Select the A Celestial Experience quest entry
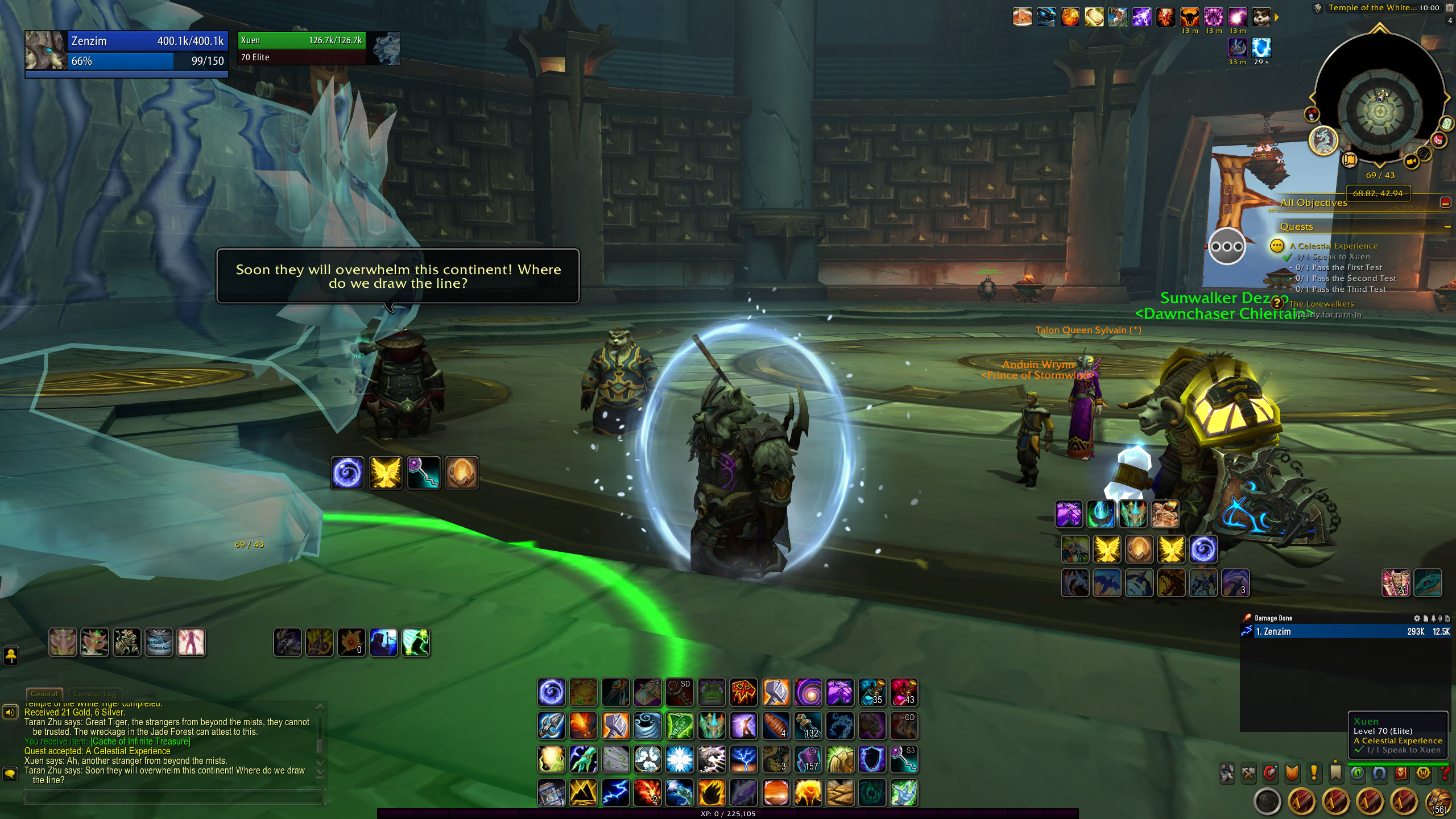Image resolution: width=1456 pixels, height=819 pixels. click(1333, 246)
